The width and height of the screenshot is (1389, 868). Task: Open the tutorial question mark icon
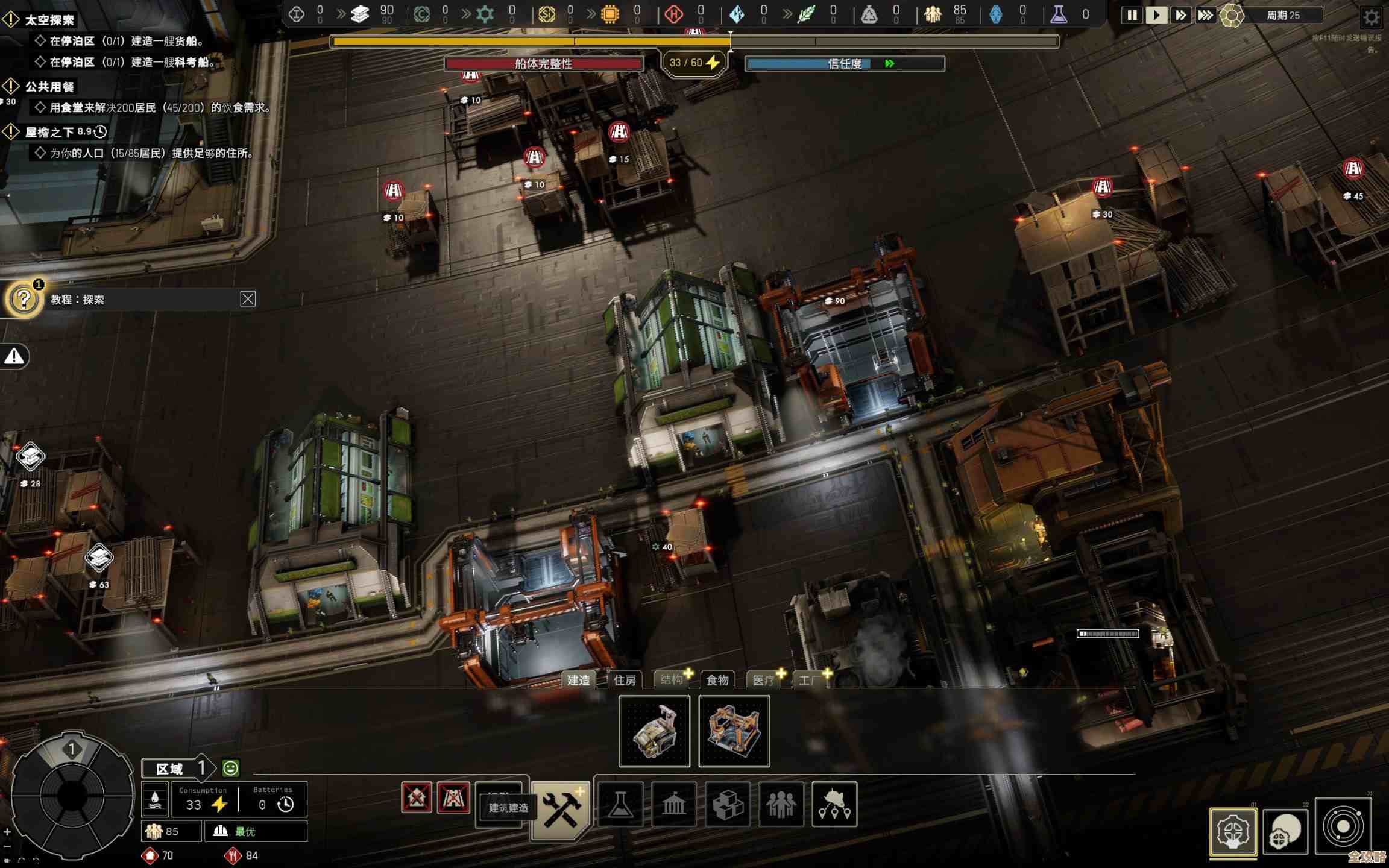click(x=24, y=299)
